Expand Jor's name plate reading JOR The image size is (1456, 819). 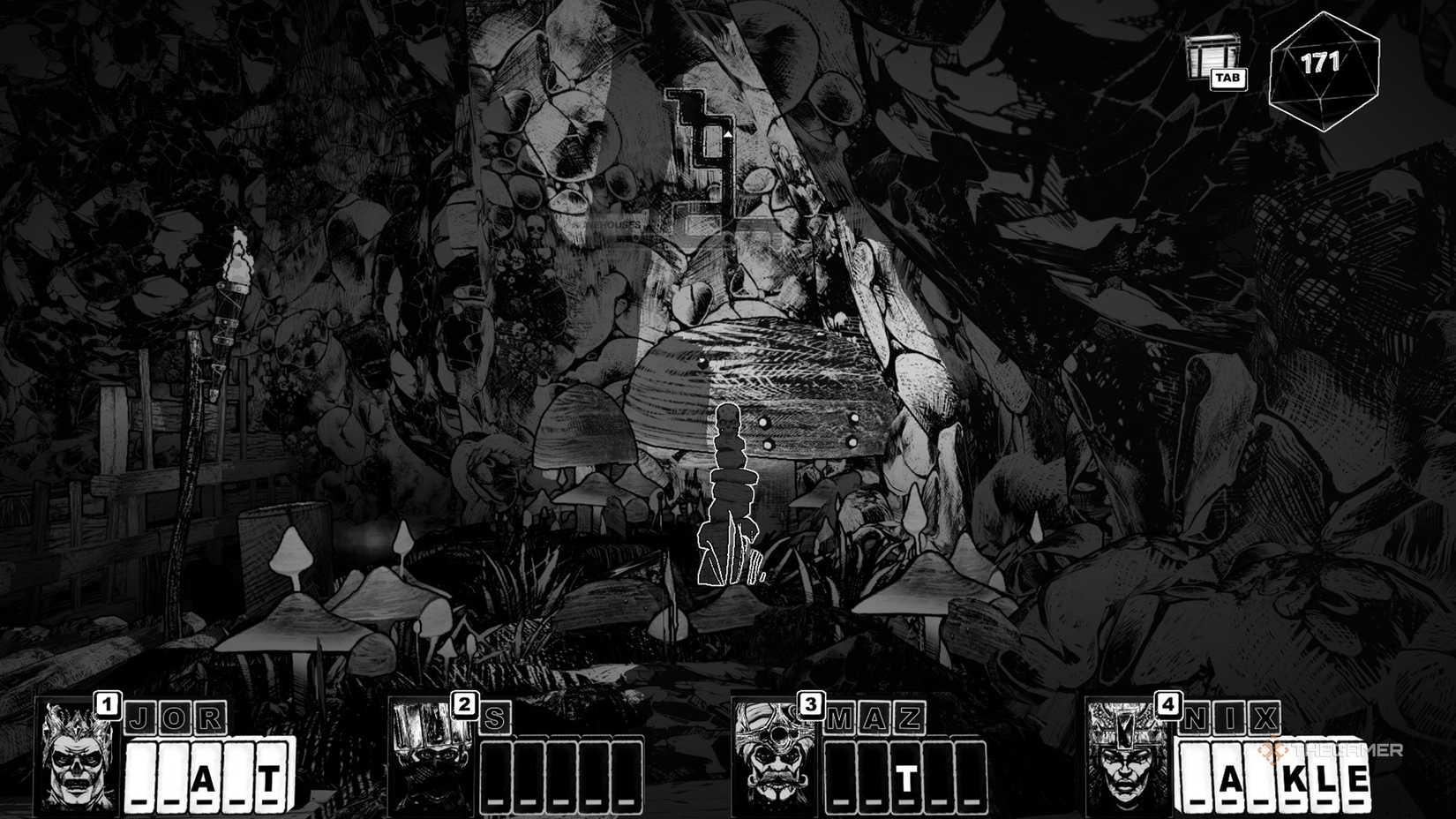[x=176, y=718]
